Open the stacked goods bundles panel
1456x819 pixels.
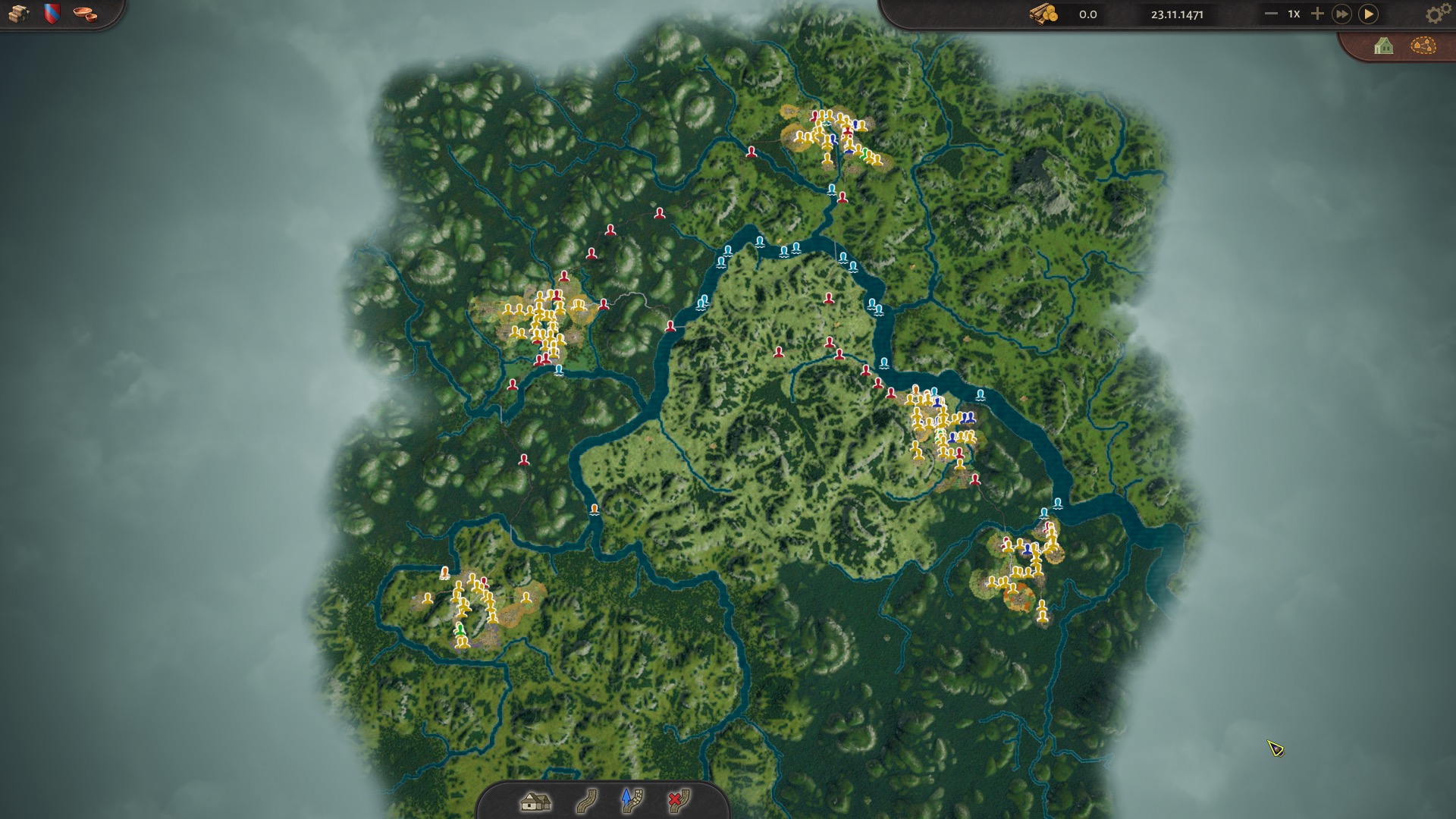coord(18,14)
